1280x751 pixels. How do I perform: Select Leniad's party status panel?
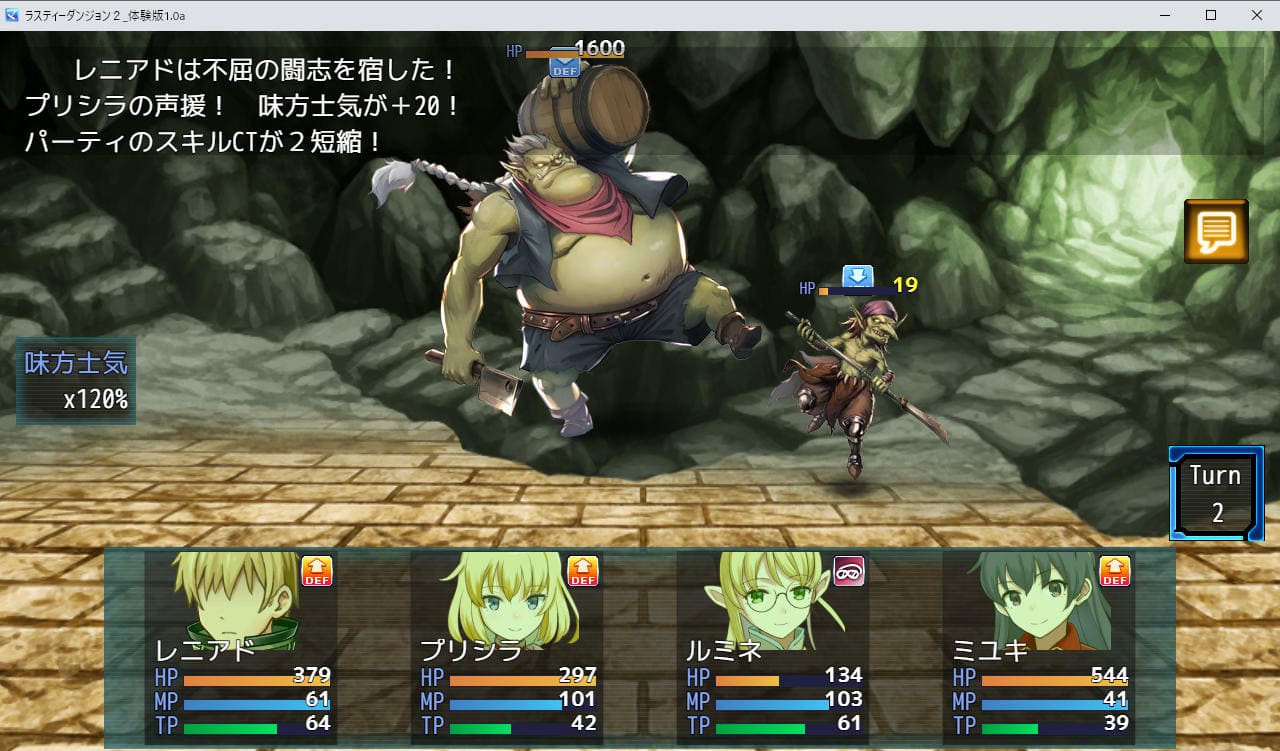pos(241,647)
